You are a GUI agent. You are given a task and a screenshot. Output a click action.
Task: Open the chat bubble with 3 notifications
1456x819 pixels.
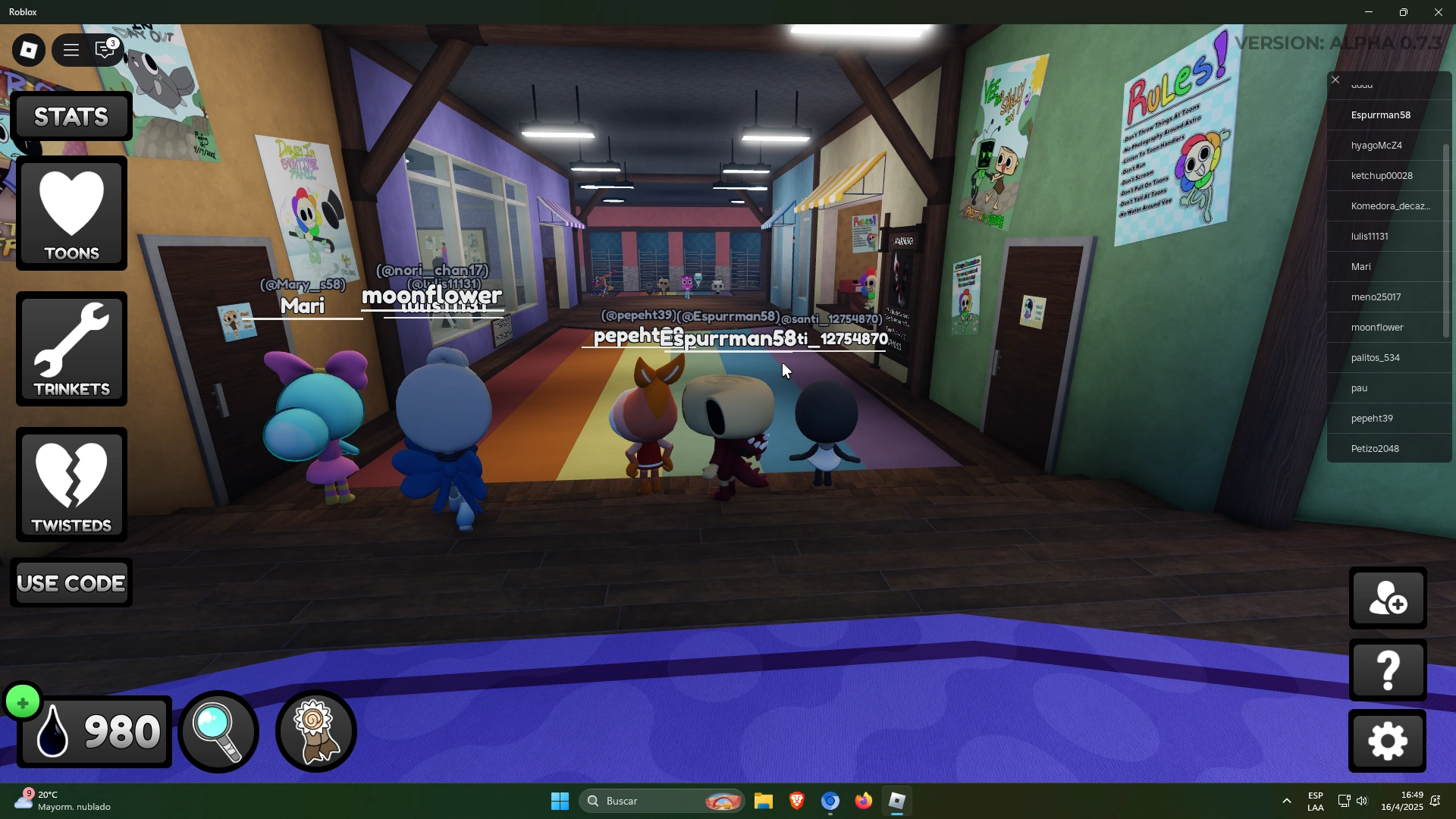tap(105, 50)
